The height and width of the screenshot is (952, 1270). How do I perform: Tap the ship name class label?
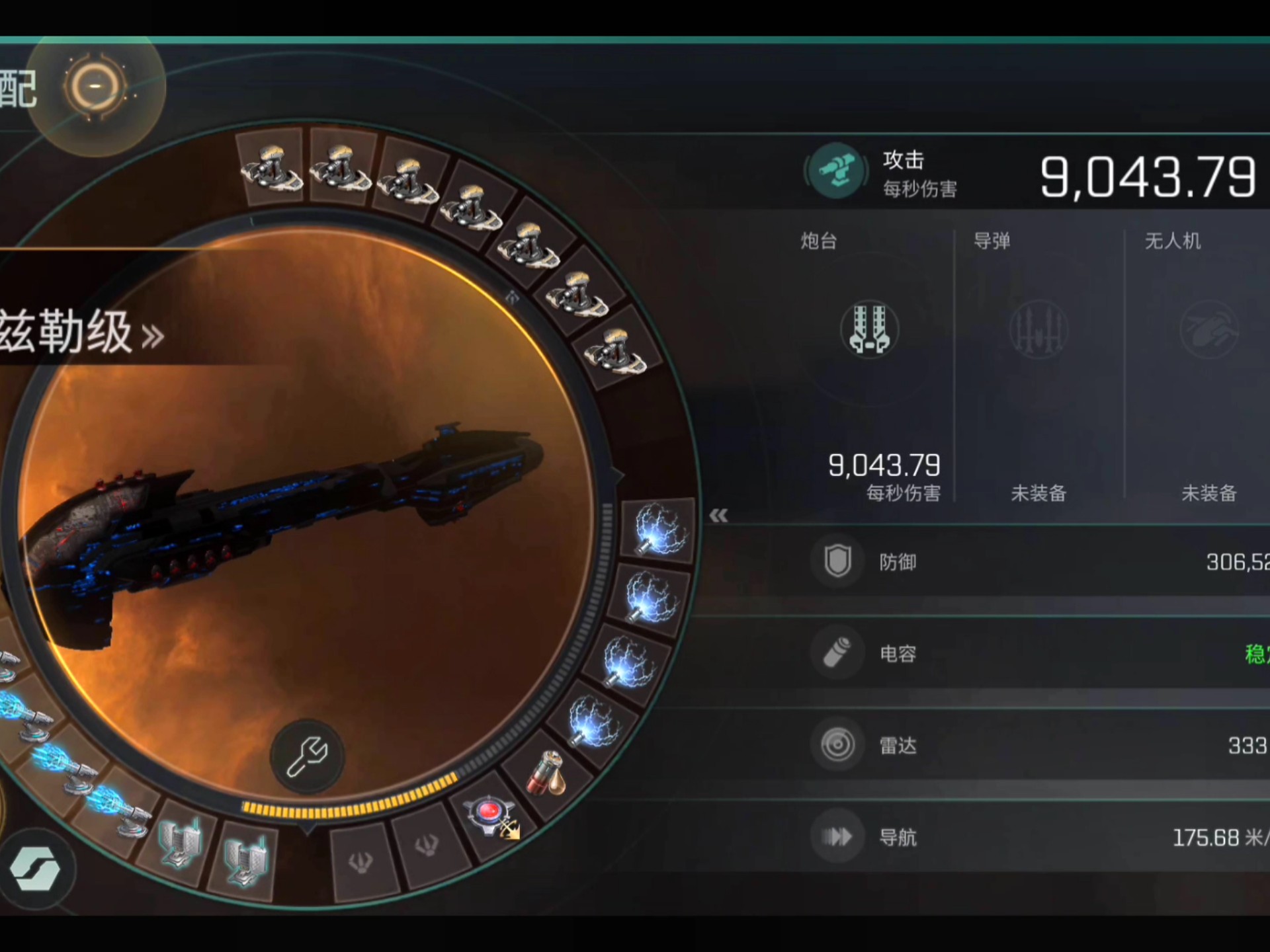click(x=79, y=333)
